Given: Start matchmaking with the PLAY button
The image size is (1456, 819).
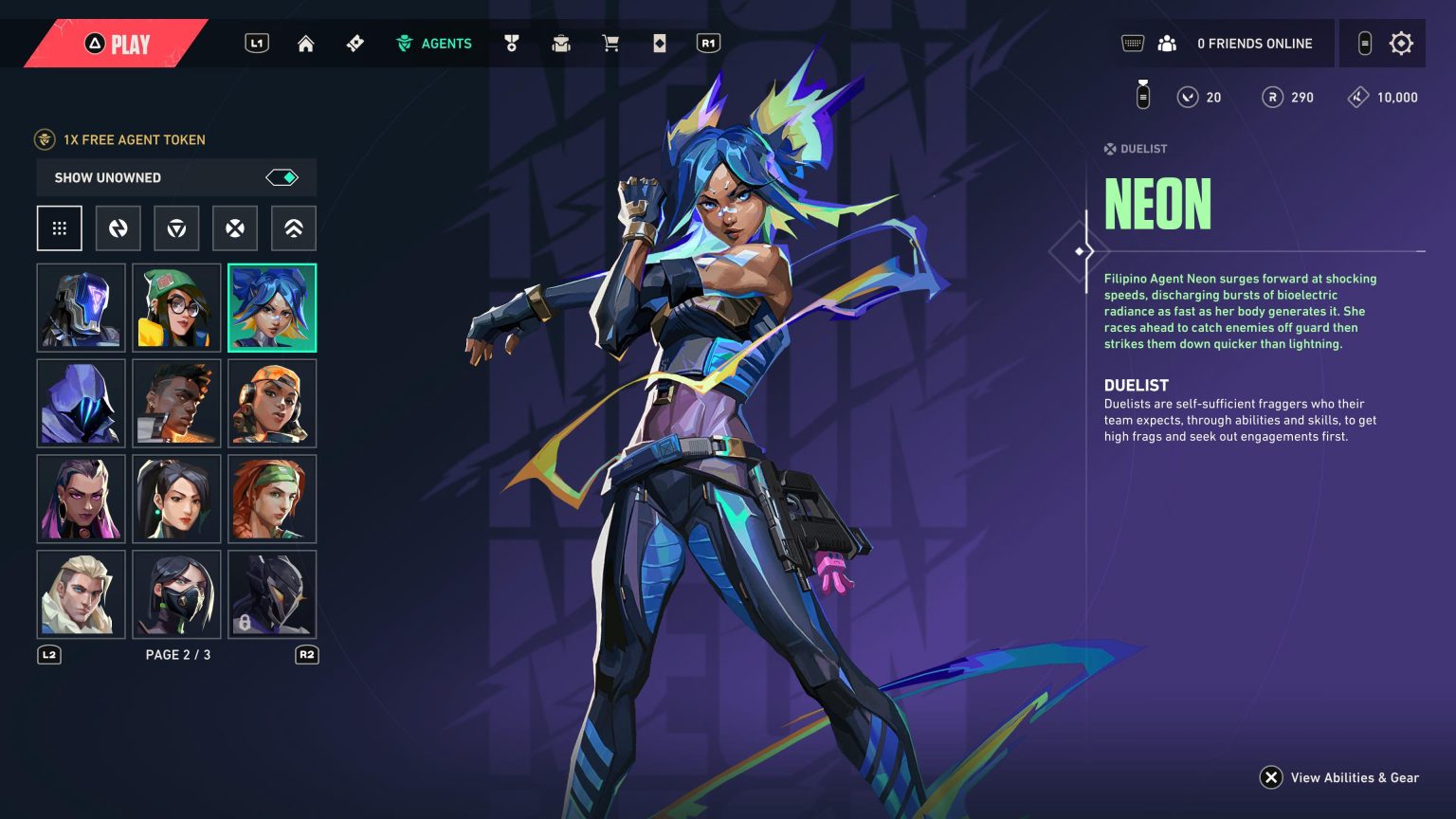Looking at the screenshot, I should [118, 44].
